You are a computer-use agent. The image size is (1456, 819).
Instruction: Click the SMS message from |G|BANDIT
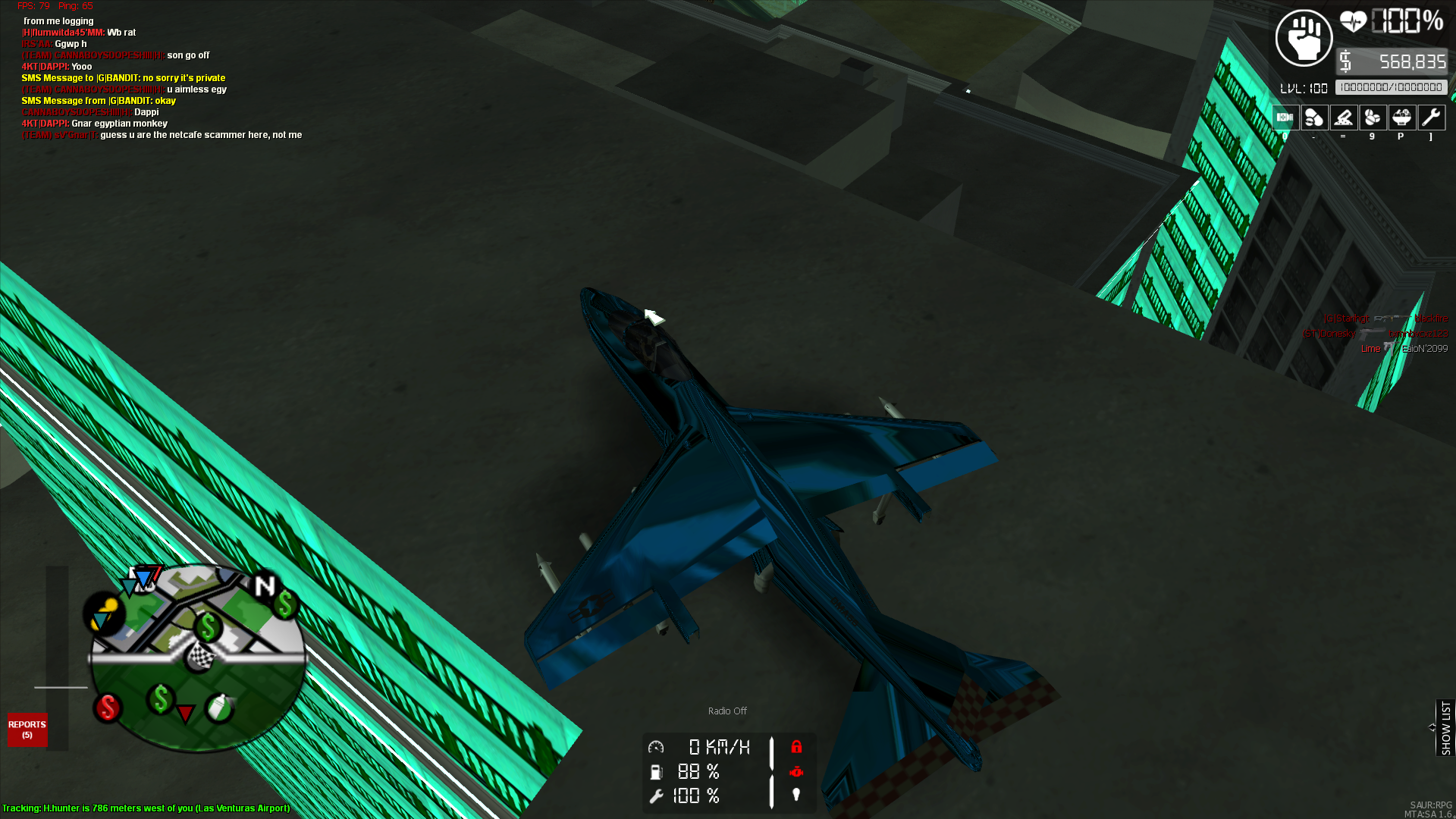pyautogui.click(x=99, y=101)
